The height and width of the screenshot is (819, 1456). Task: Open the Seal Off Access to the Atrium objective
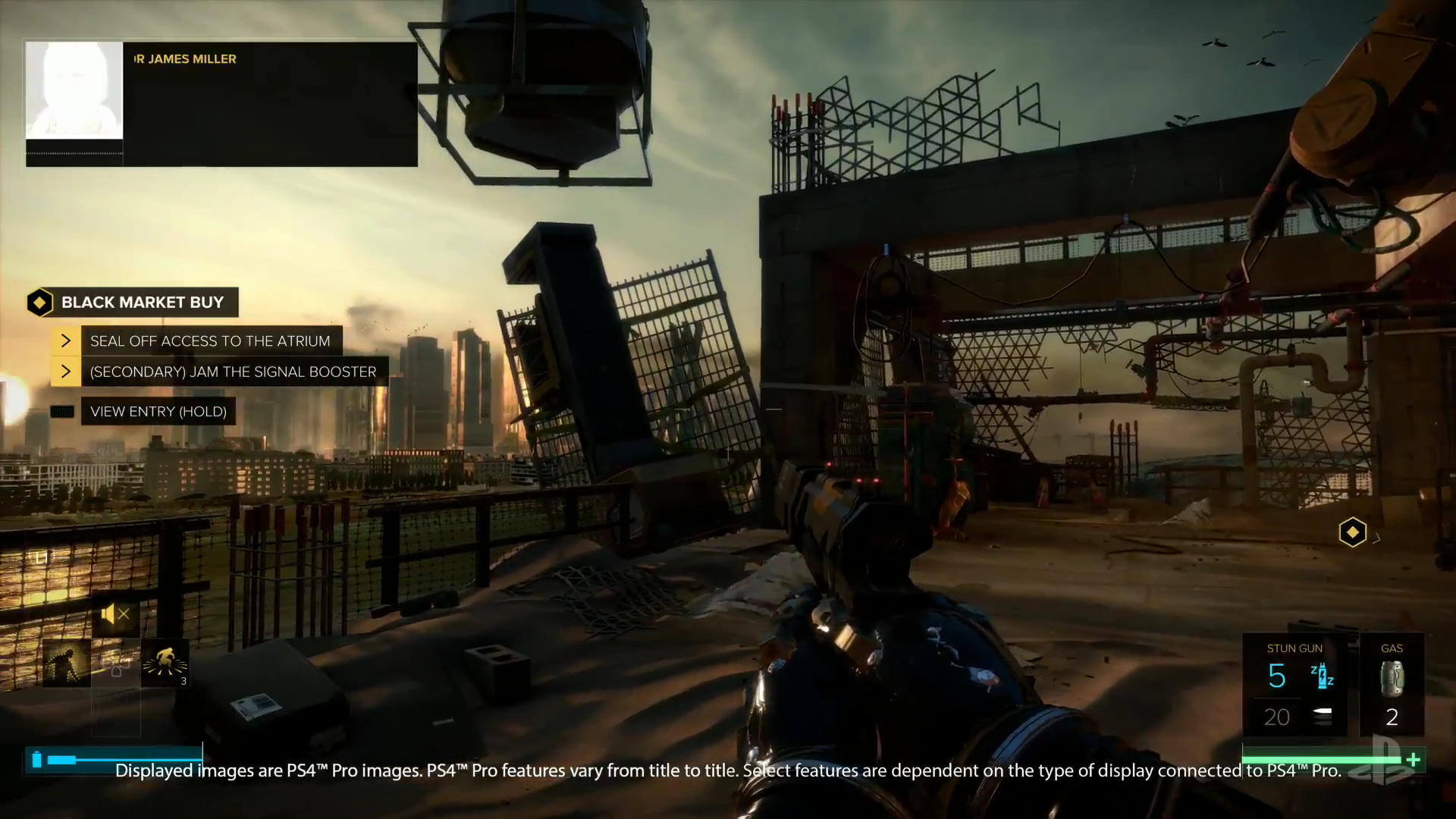pyautogui.click(x=210, y=341)
